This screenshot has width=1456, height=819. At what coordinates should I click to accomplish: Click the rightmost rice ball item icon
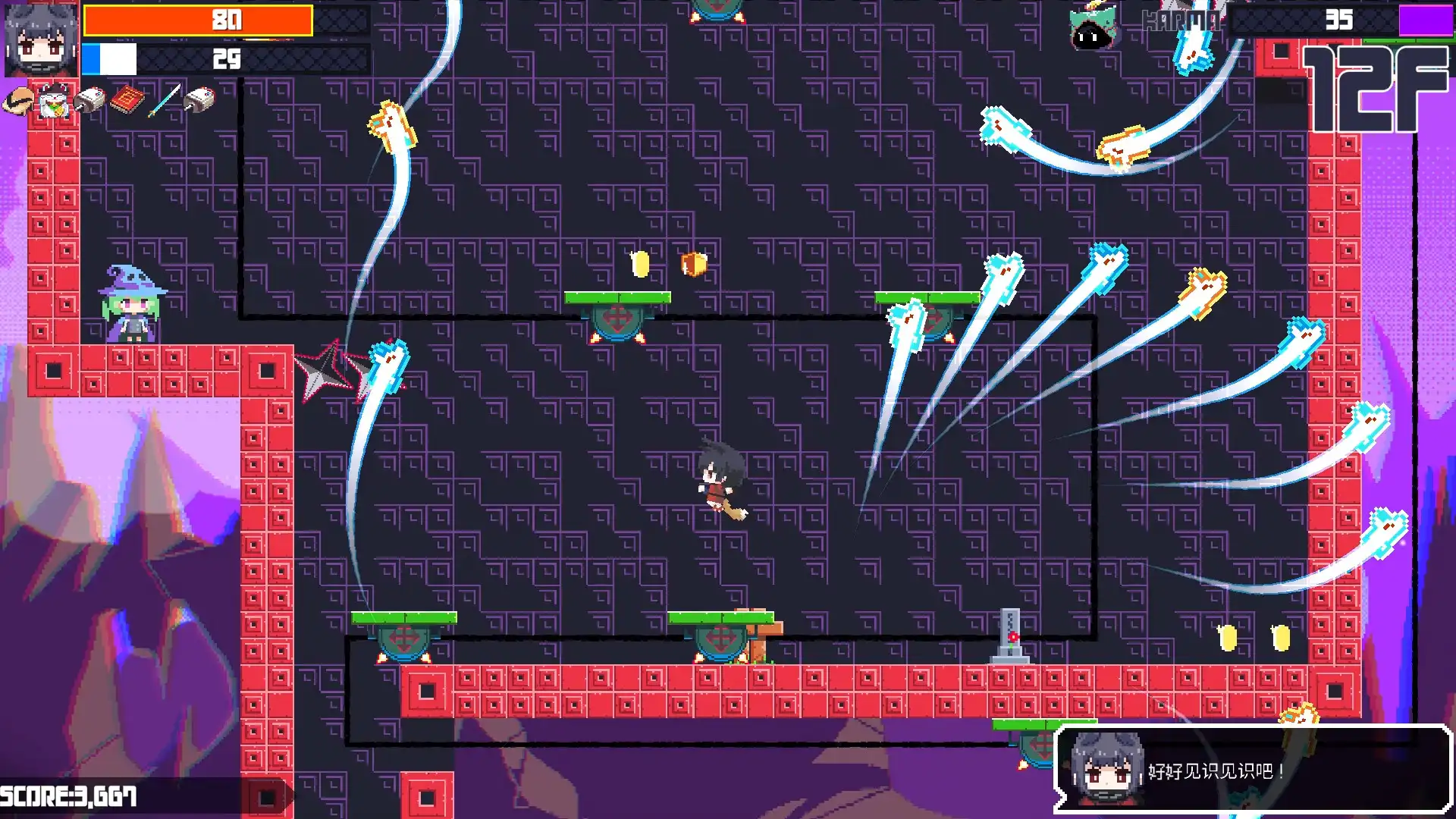click(x=199, y=99)
